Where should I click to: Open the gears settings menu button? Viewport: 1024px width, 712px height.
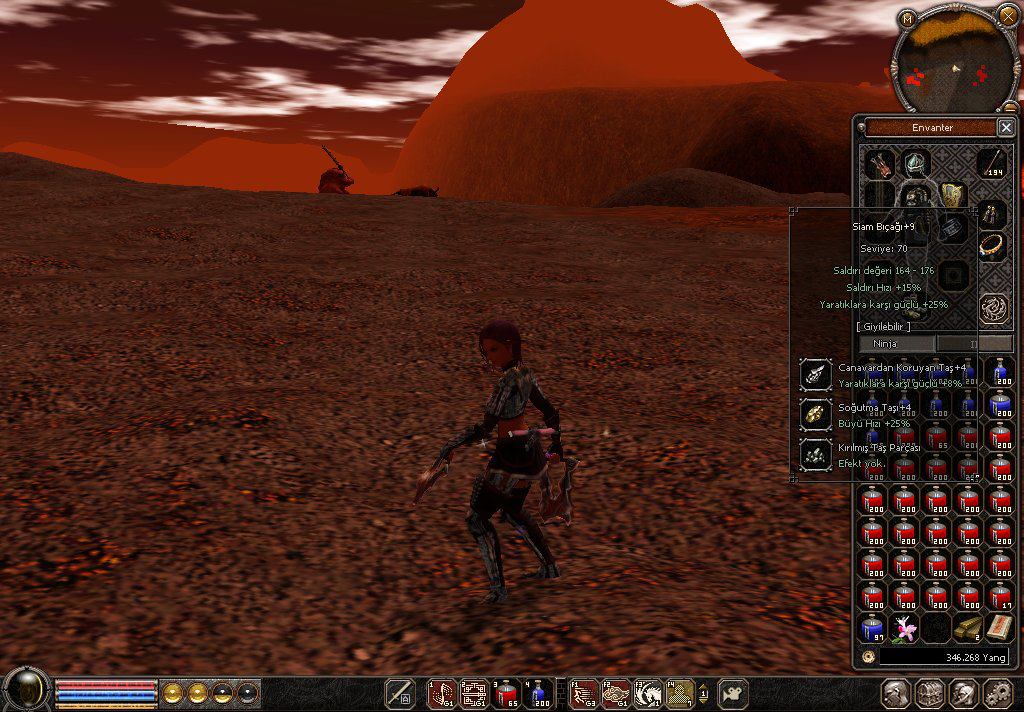pos(998,693)
